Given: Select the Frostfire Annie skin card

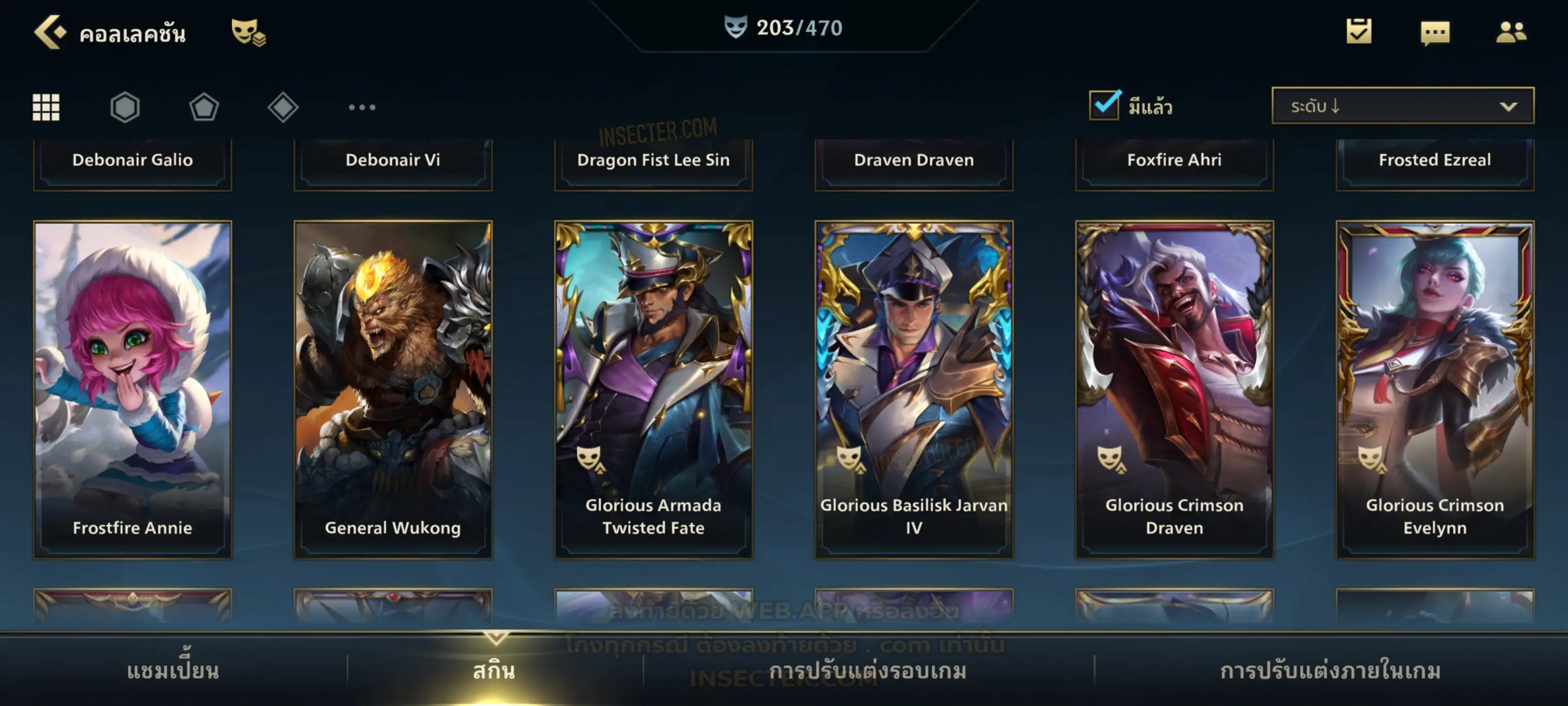Looking at the screenshot, I should (133, 390).
